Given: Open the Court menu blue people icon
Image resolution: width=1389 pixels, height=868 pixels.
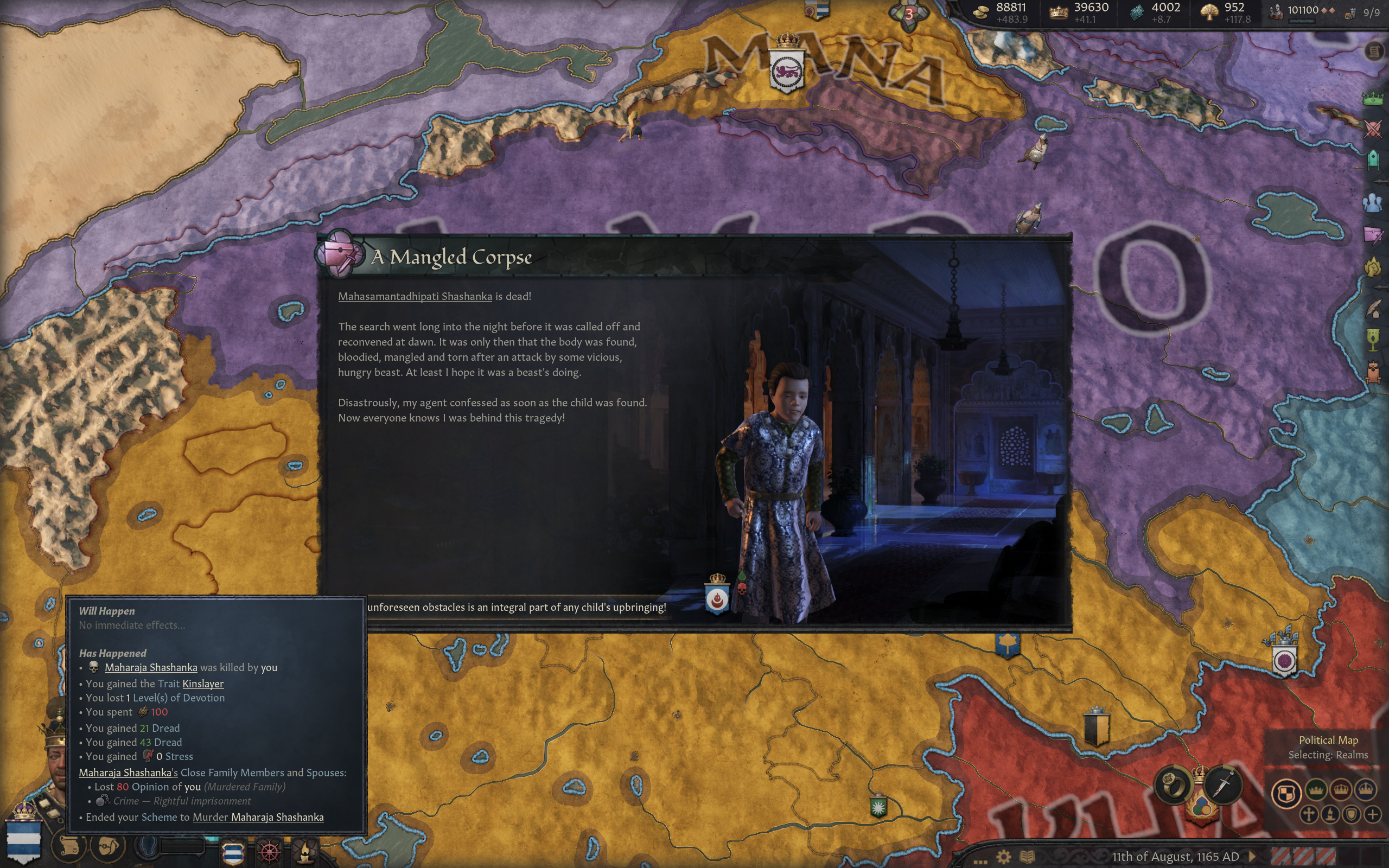Looking at the screenshot, I should [x=1372, y=203].
